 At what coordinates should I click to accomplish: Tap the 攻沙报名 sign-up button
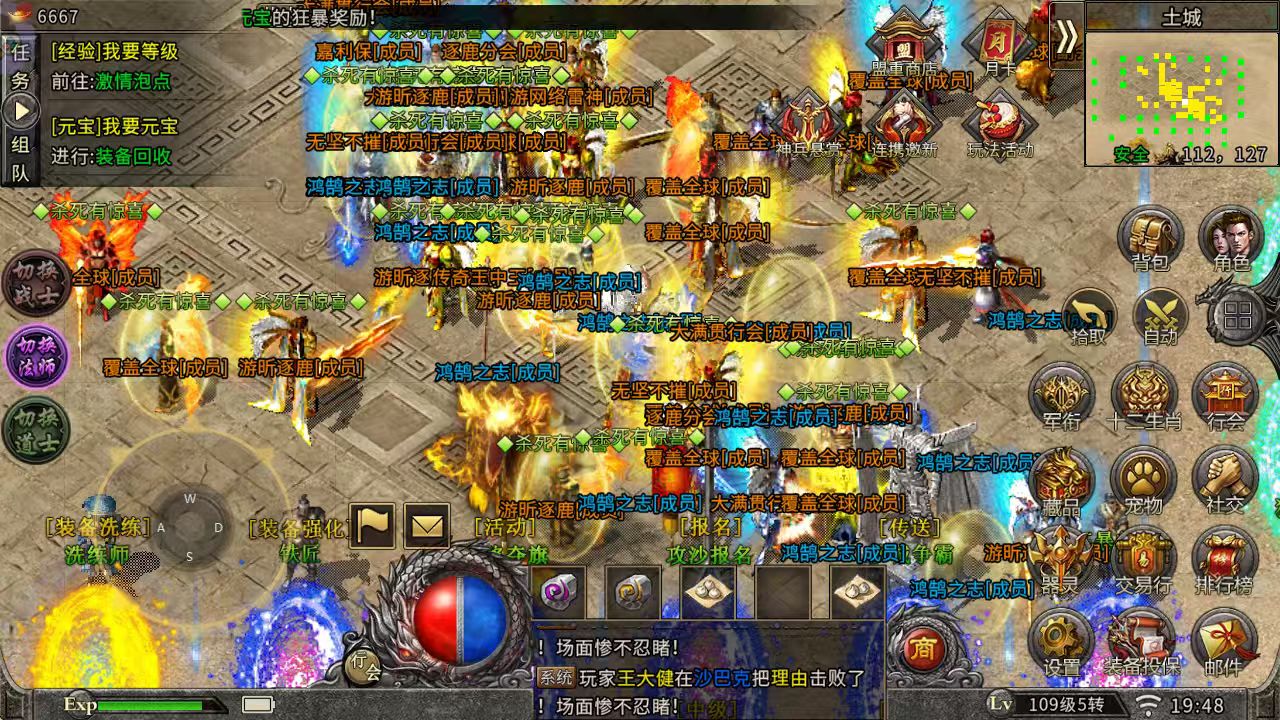pyautogui.click(x=710, y=555)
